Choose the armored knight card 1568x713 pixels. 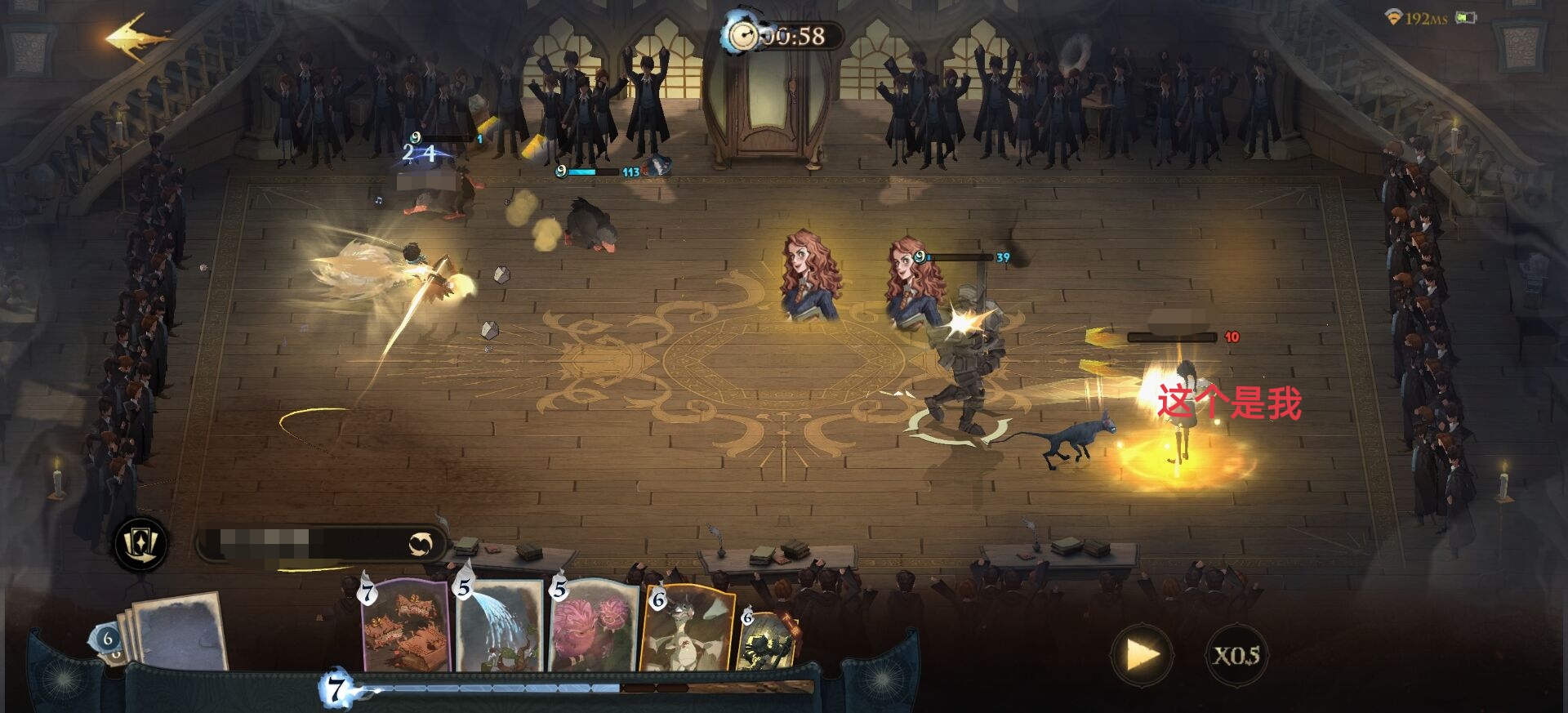click(768, 641)
